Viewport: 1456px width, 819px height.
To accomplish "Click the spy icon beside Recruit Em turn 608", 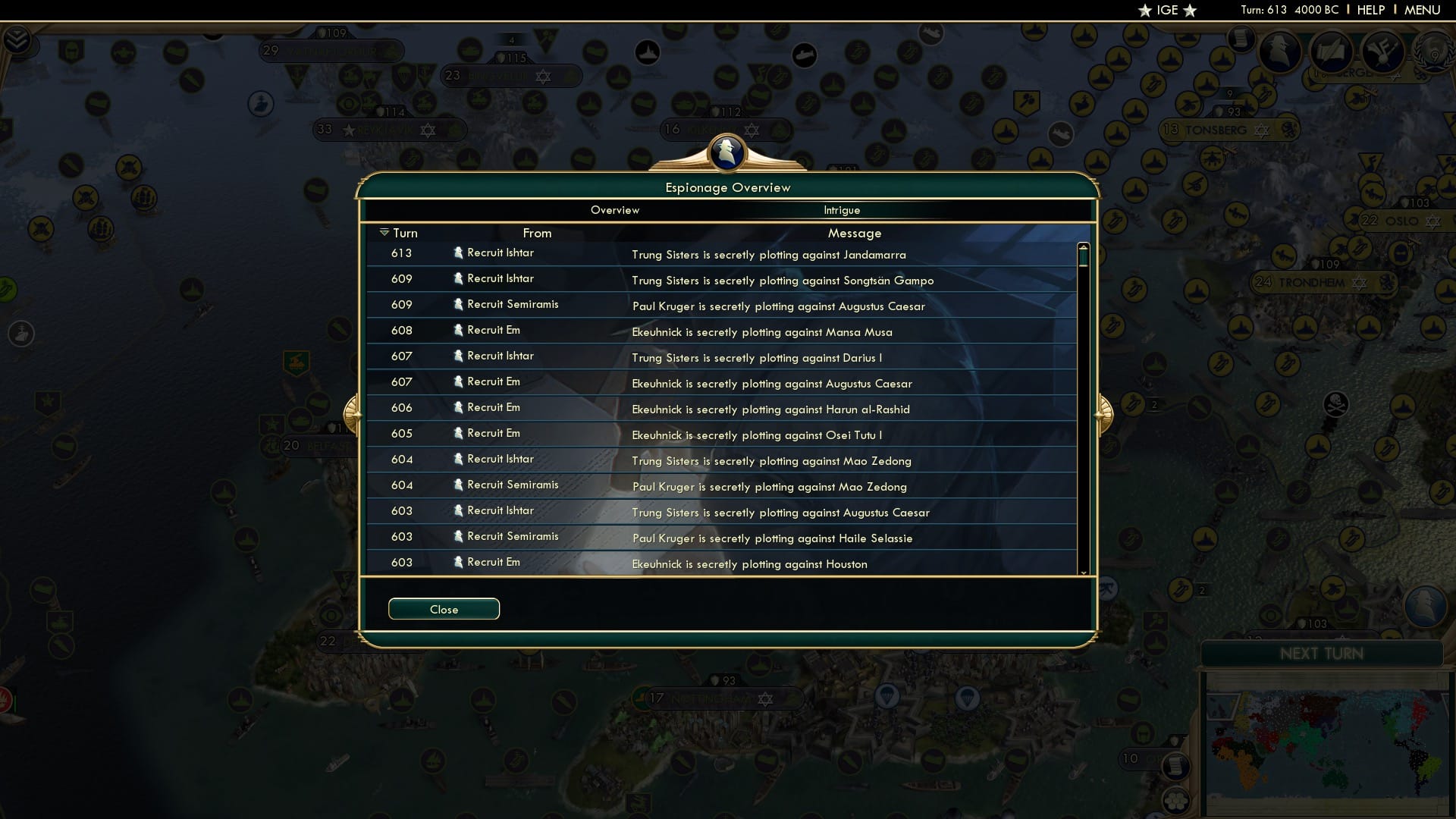I will (458, 330).
